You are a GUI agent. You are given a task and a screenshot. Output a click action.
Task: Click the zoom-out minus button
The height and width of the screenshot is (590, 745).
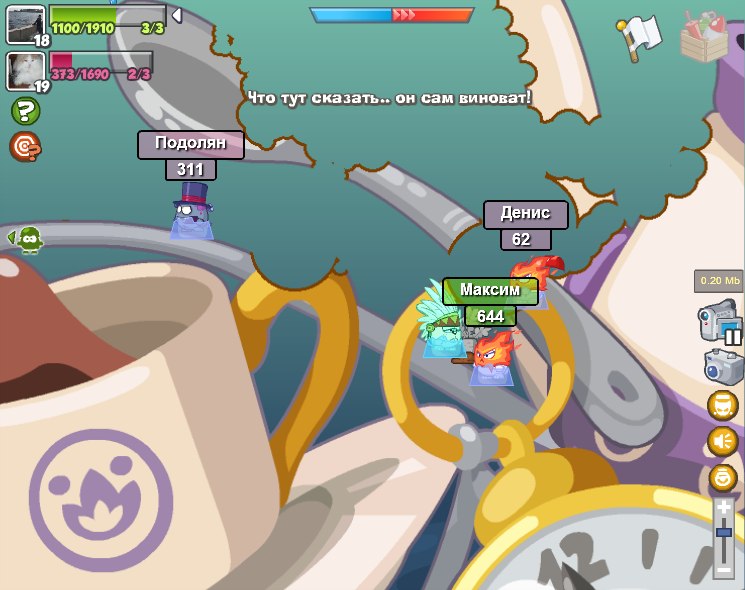tap(723, 569)
